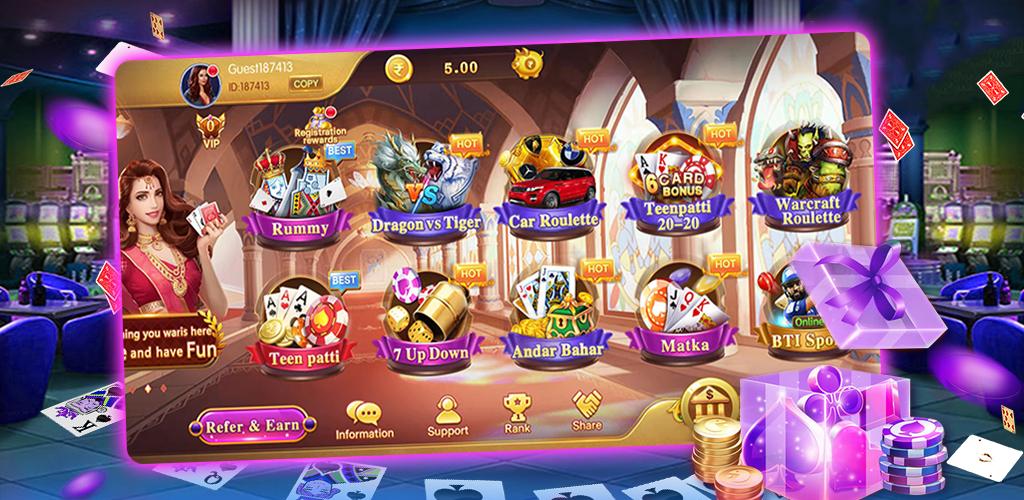
Task: Open the player avatar profile
Action: (x=196, y=85)
